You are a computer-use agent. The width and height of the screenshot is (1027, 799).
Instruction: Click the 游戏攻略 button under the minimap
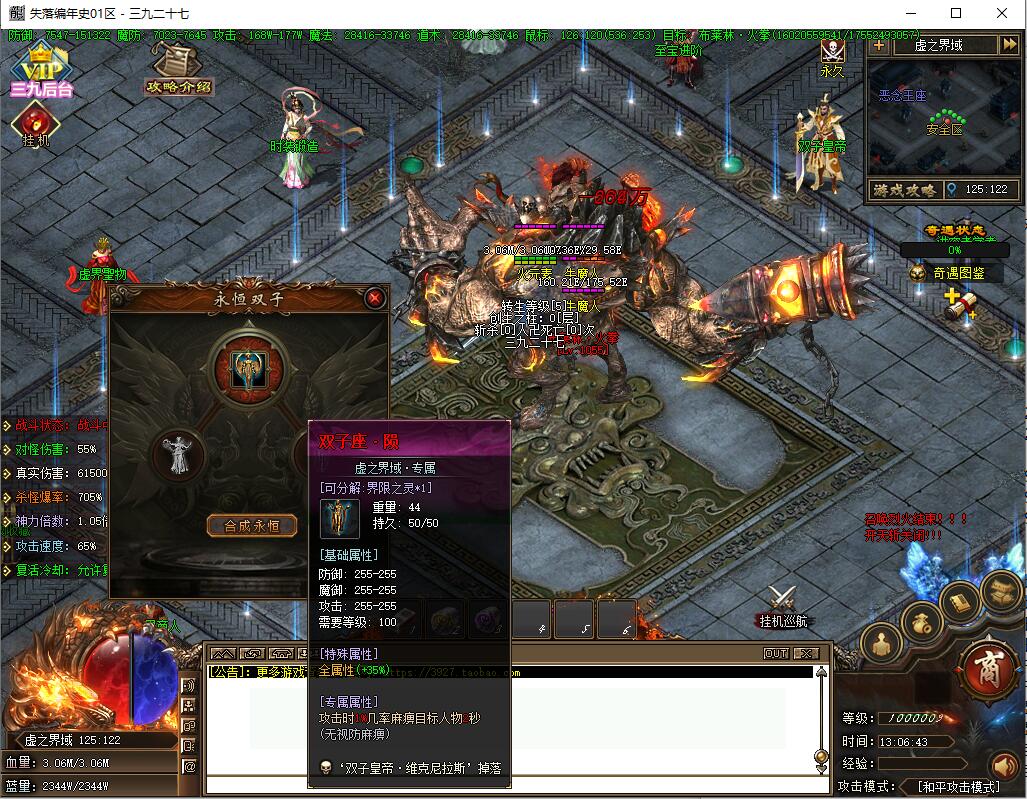(904, 190)
